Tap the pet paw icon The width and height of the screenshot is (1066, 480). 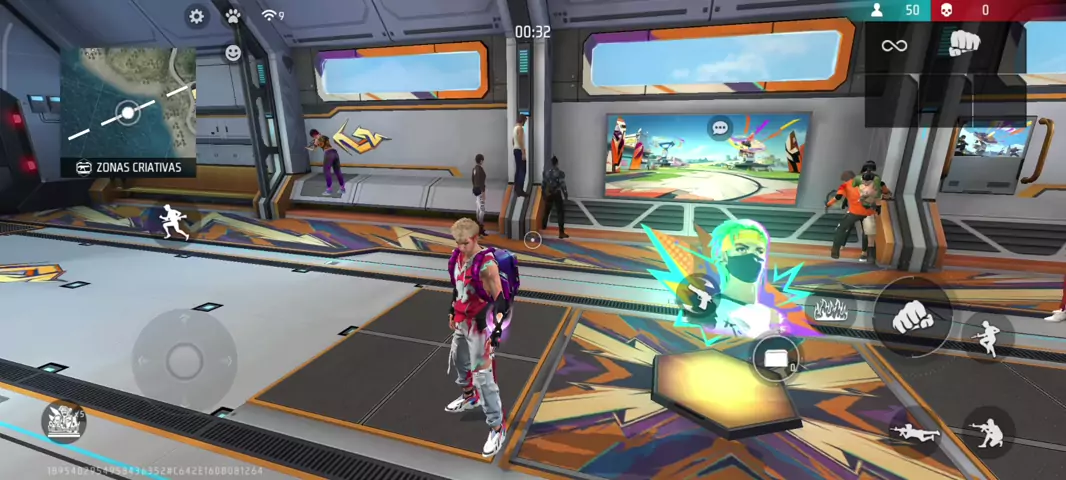[233, 16]
